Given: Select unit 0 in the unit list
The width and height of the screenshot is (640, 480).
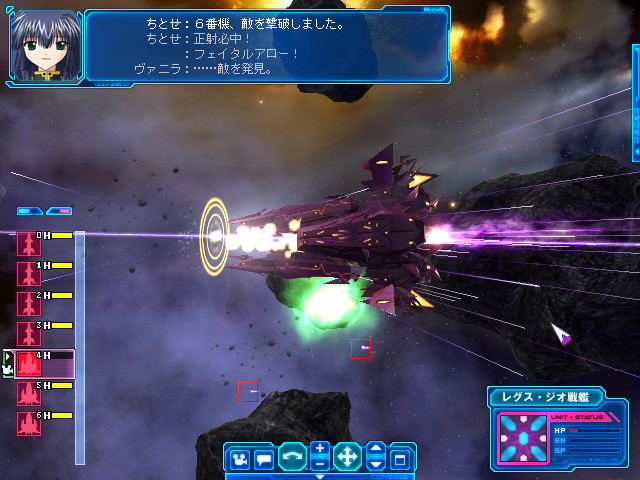Looking at the screenshot, I should (x=28, y=244).
